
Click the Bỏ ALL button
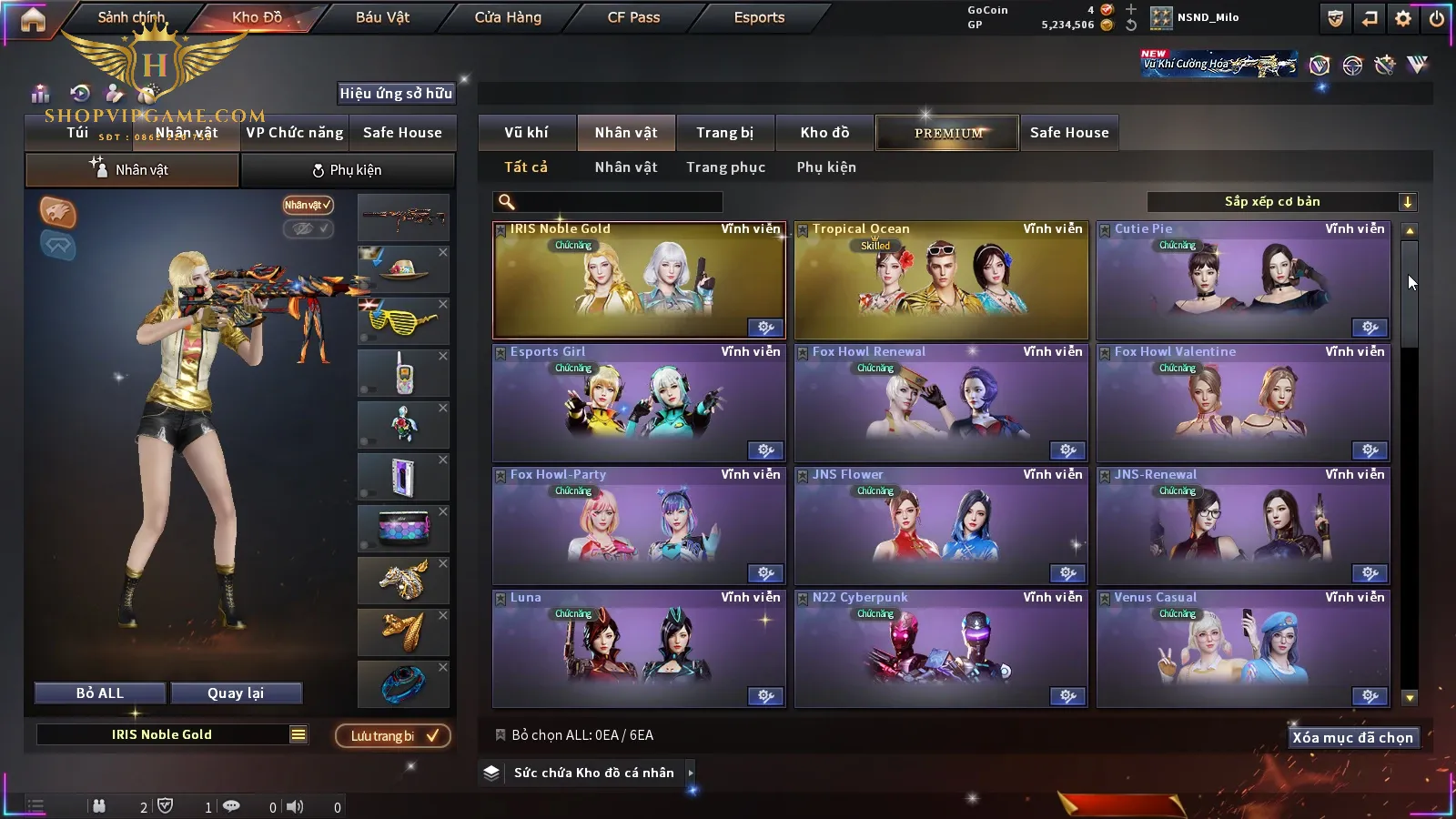[x=100, y=693]
